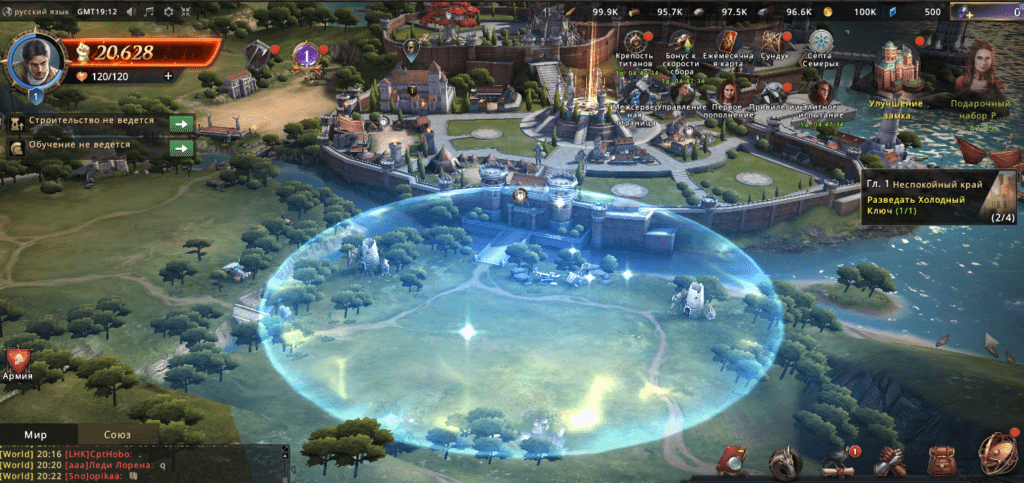1024x483 pixels.
Task: Open the Септа Семерых icon
Action: 821,44
